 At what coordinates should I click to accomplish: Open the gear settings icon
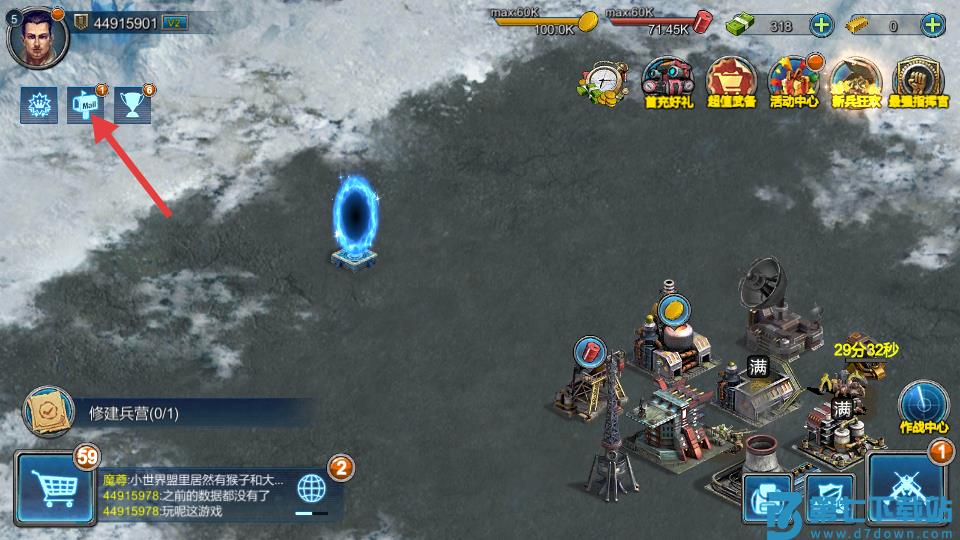coord(40,105)
